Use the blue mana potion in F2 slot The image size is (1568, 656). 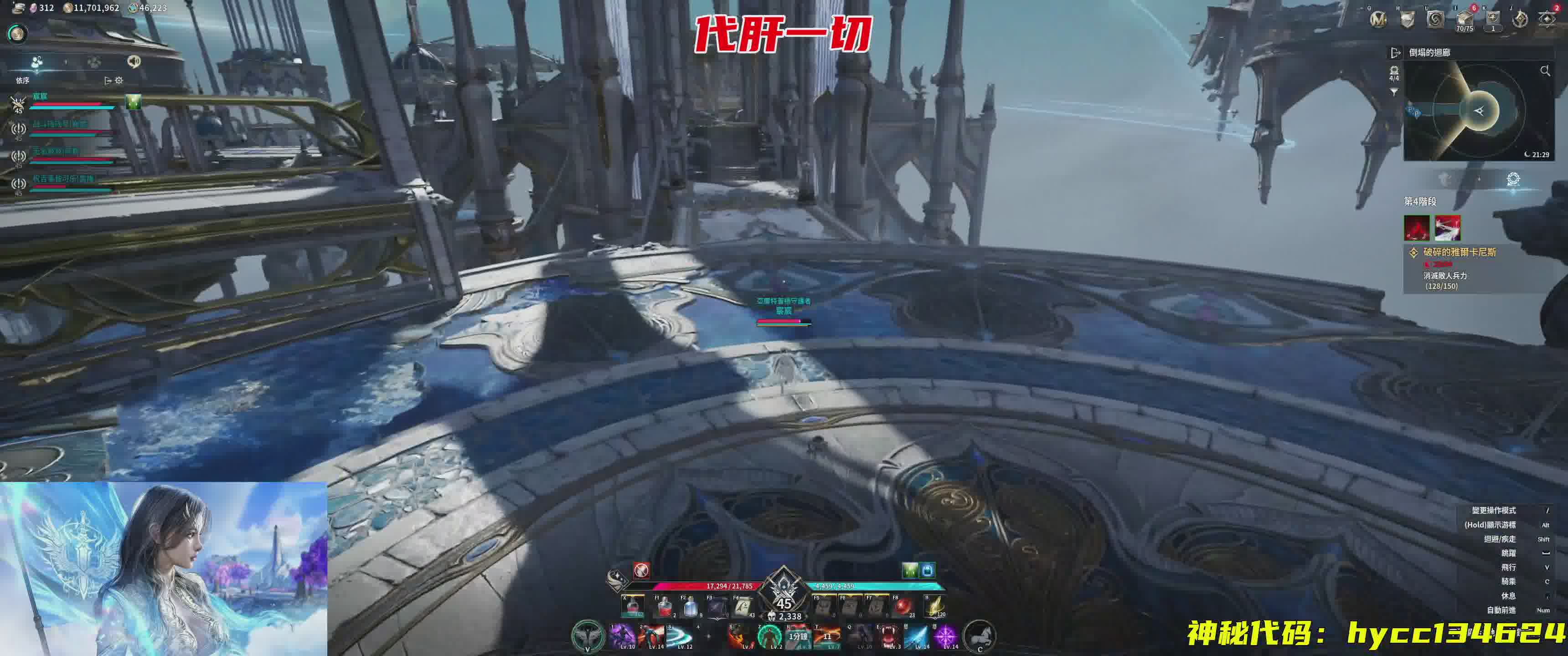point(690,606)
